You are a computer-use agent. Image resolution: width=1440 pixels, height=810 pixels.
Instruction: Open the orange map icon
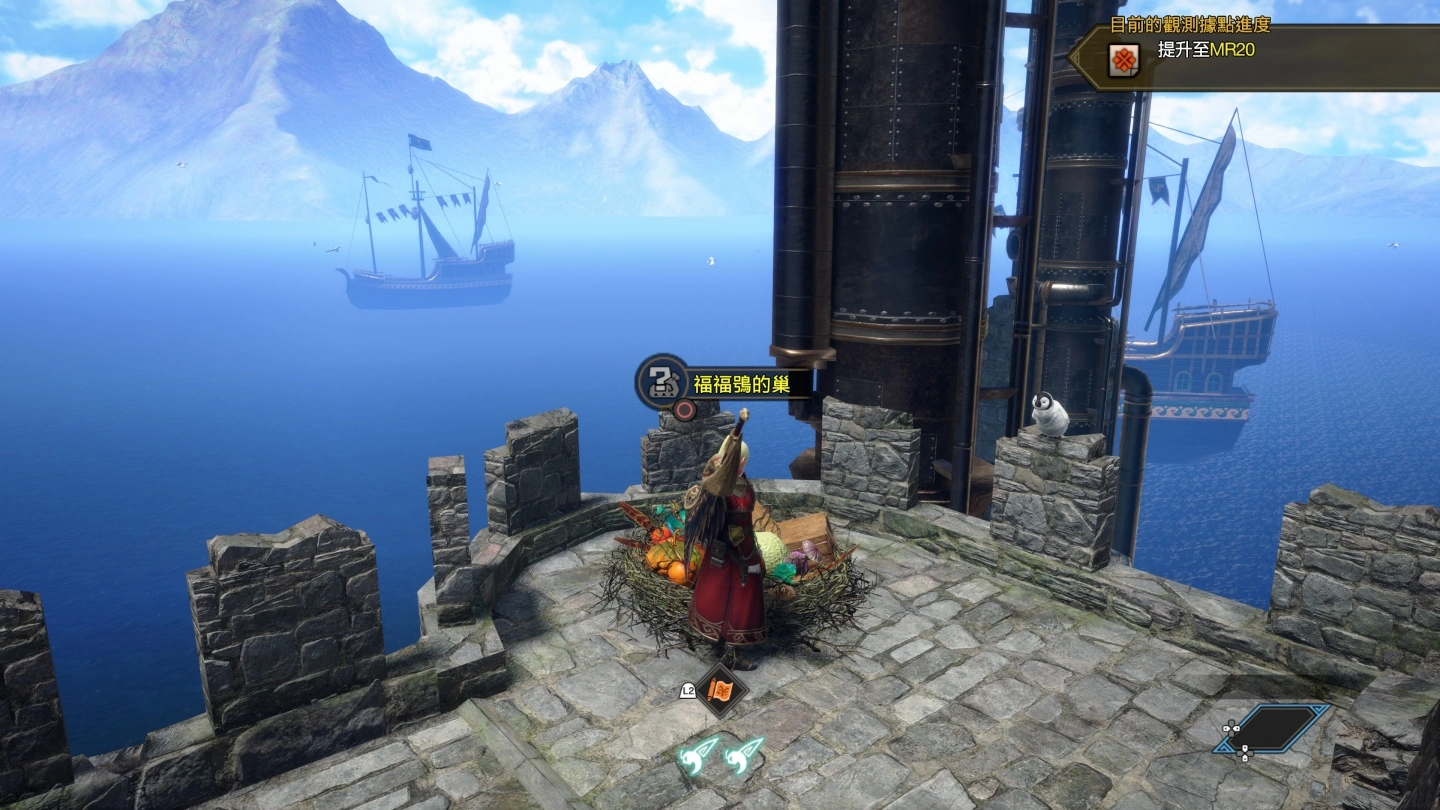pyautogui.click(x=720, y=690)
